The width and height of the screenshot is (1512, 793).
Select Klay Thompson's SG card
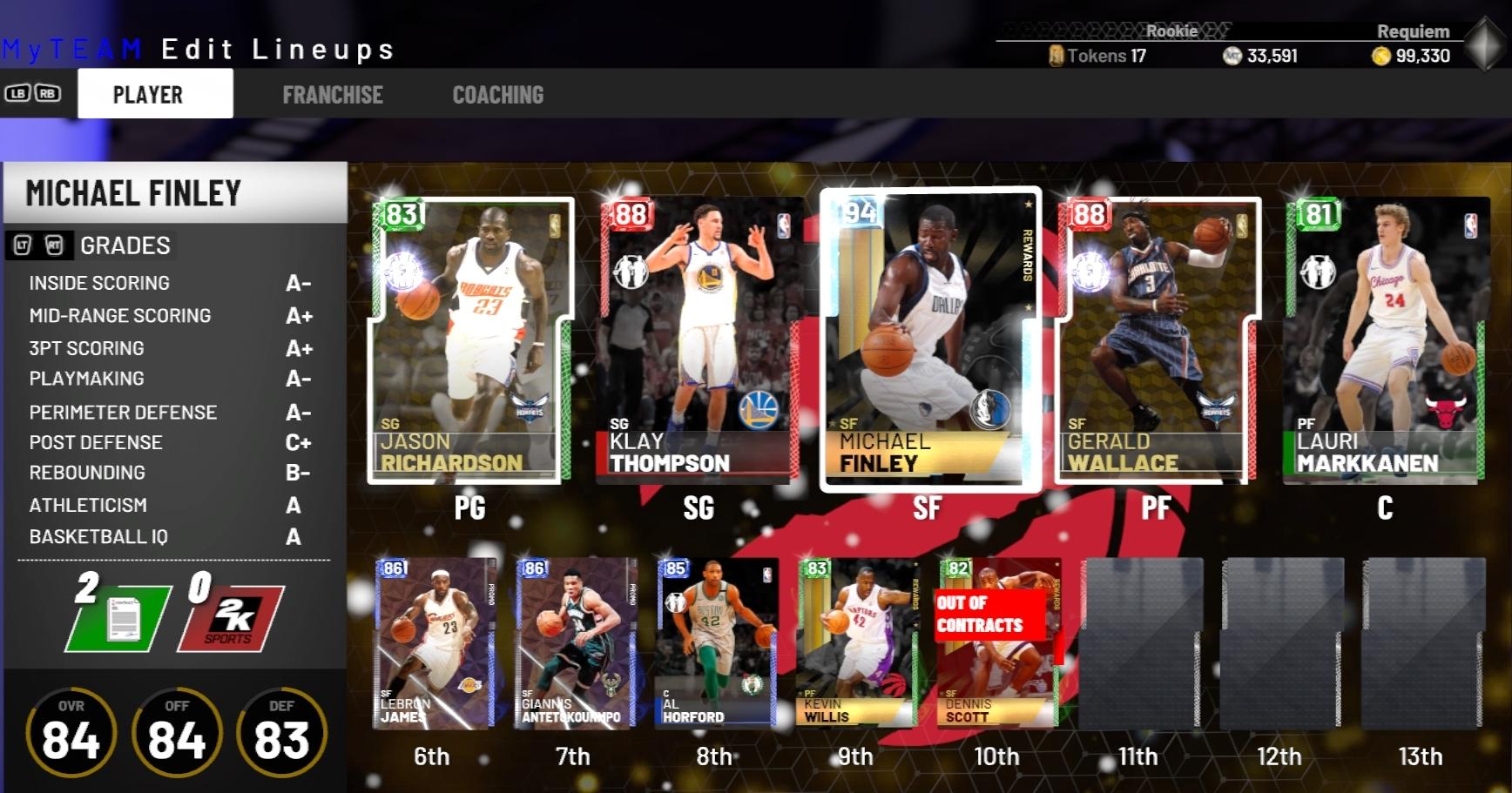coord(697,339)
